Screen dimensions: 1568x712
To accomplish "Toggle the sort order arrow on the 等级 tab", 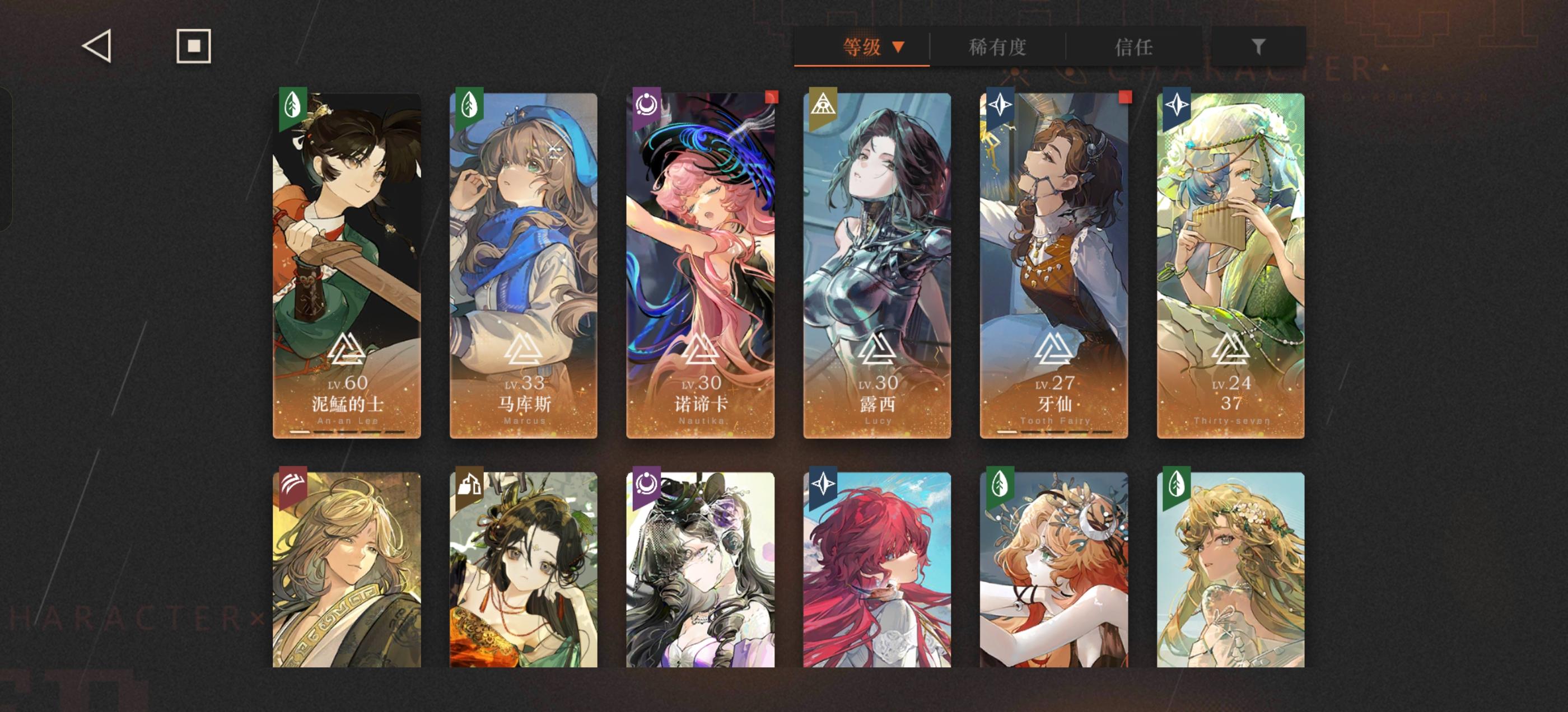I will pyautogui.click(x=898, y=46).
